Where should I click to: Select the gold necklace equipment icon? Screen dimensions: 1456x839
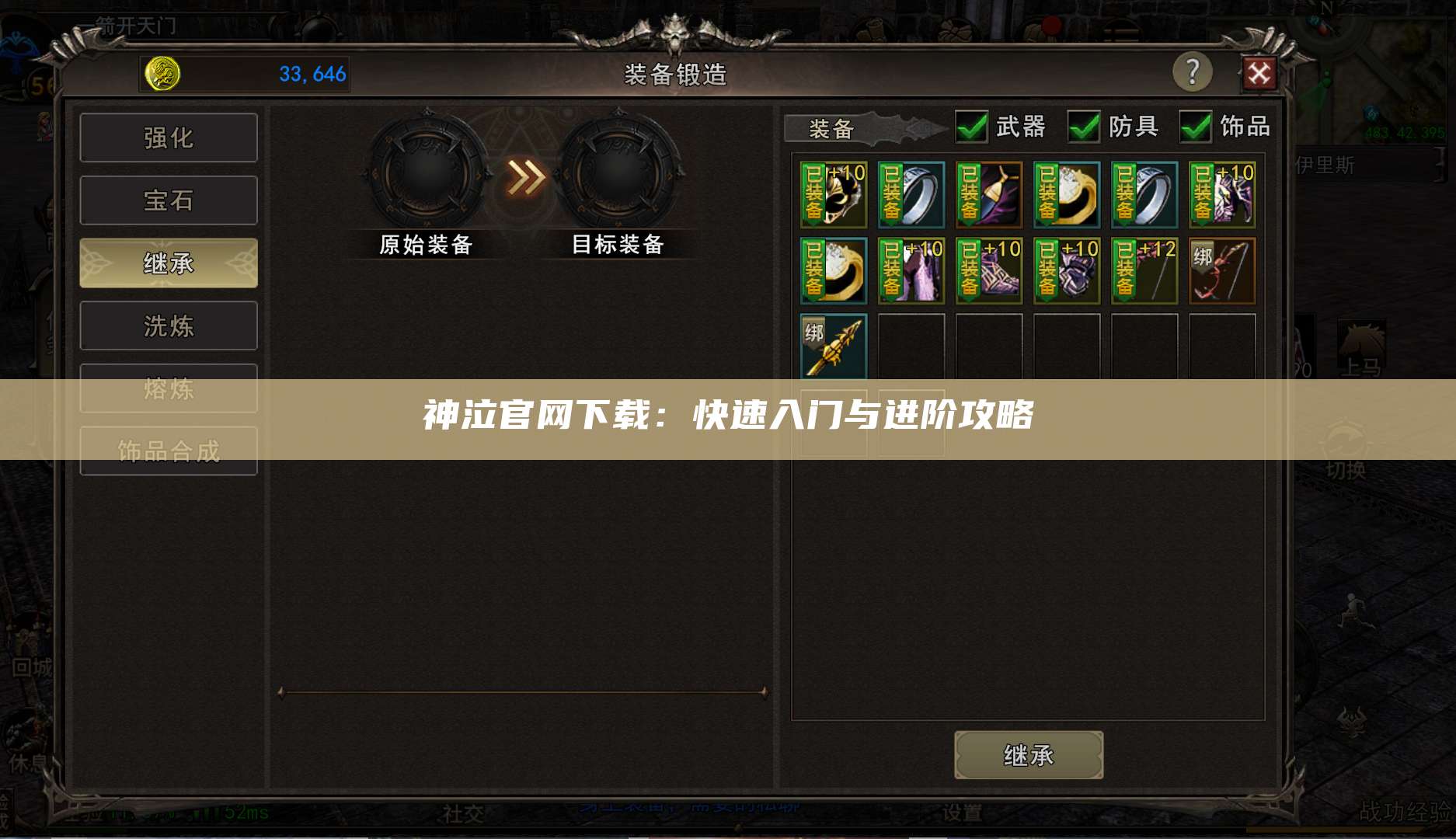(x=833, y=272)
